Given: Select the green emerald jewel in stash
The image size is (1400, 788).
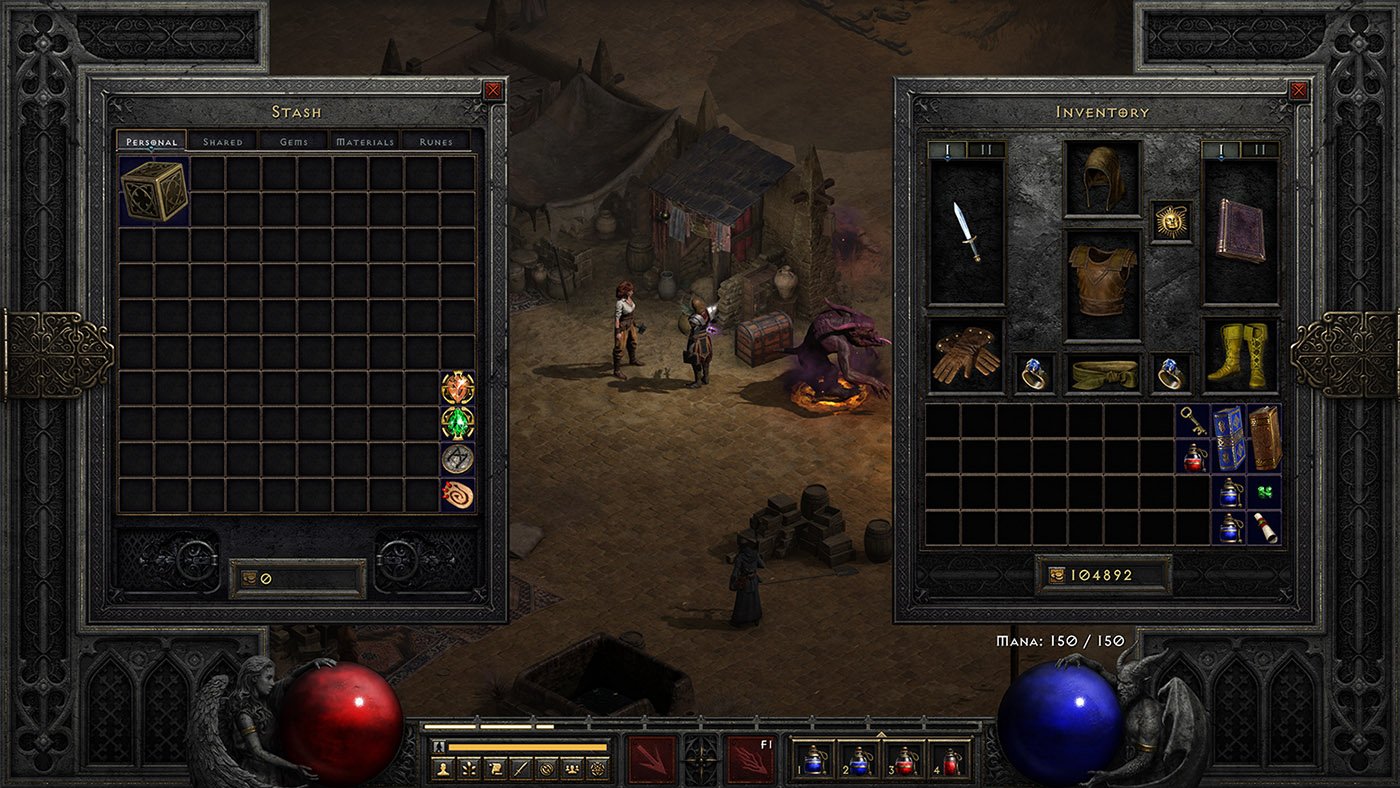Looking at the screenshot, I should pyautogui.click(x=458, y=423).
